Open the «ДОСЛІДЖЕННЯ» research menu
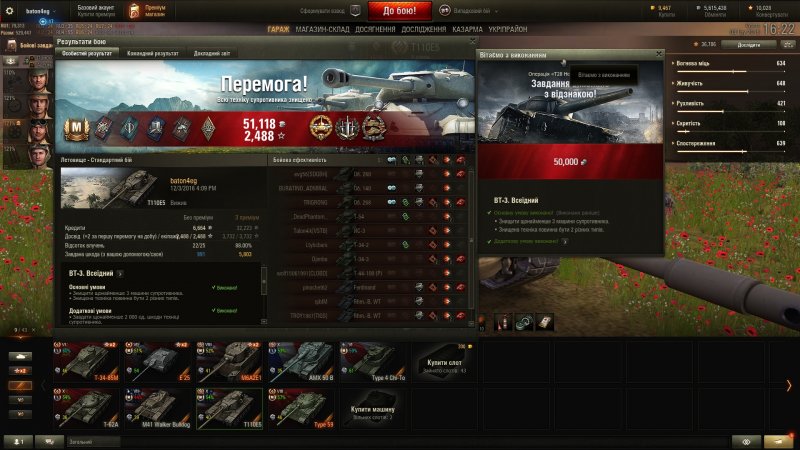 coord(424,30)
